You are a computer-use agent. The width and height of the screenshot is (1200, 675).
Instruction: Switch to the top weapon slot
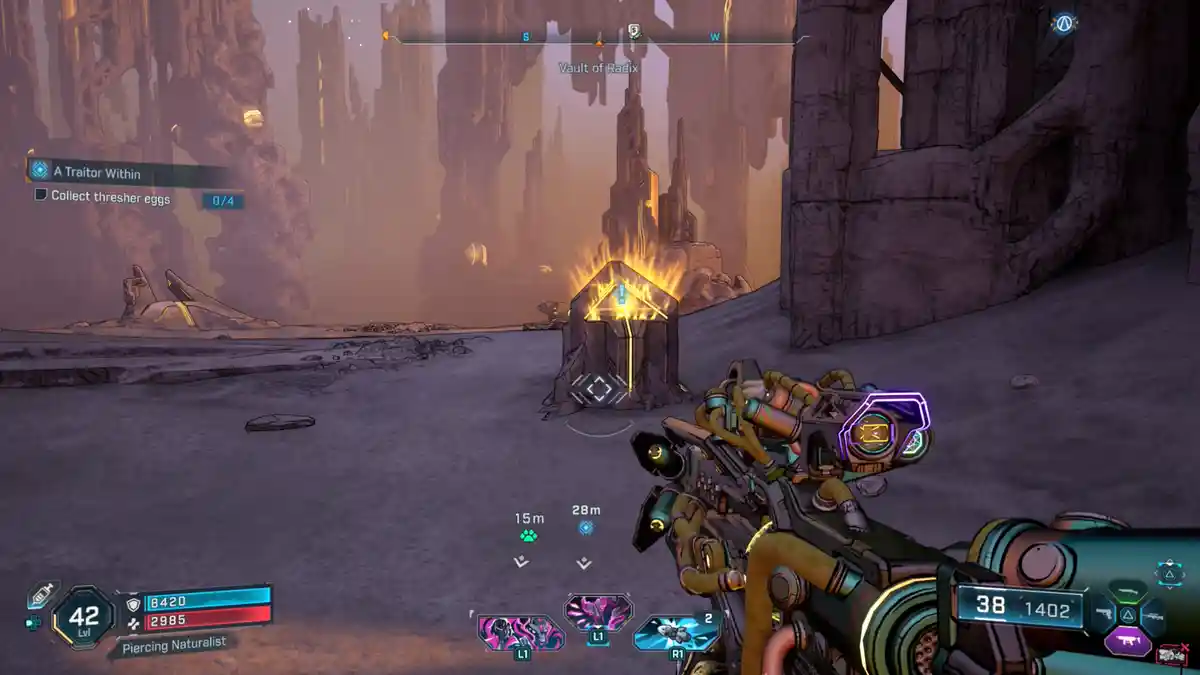[1127, 592]
